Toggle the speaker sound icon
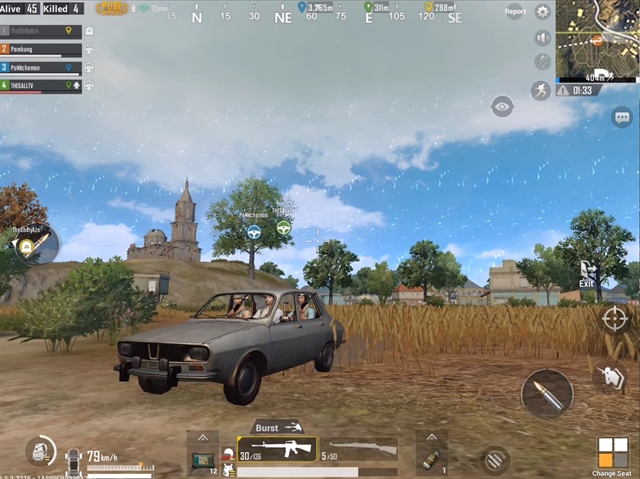The height and width of the screenshot is (479, 640). click(543, 38)
